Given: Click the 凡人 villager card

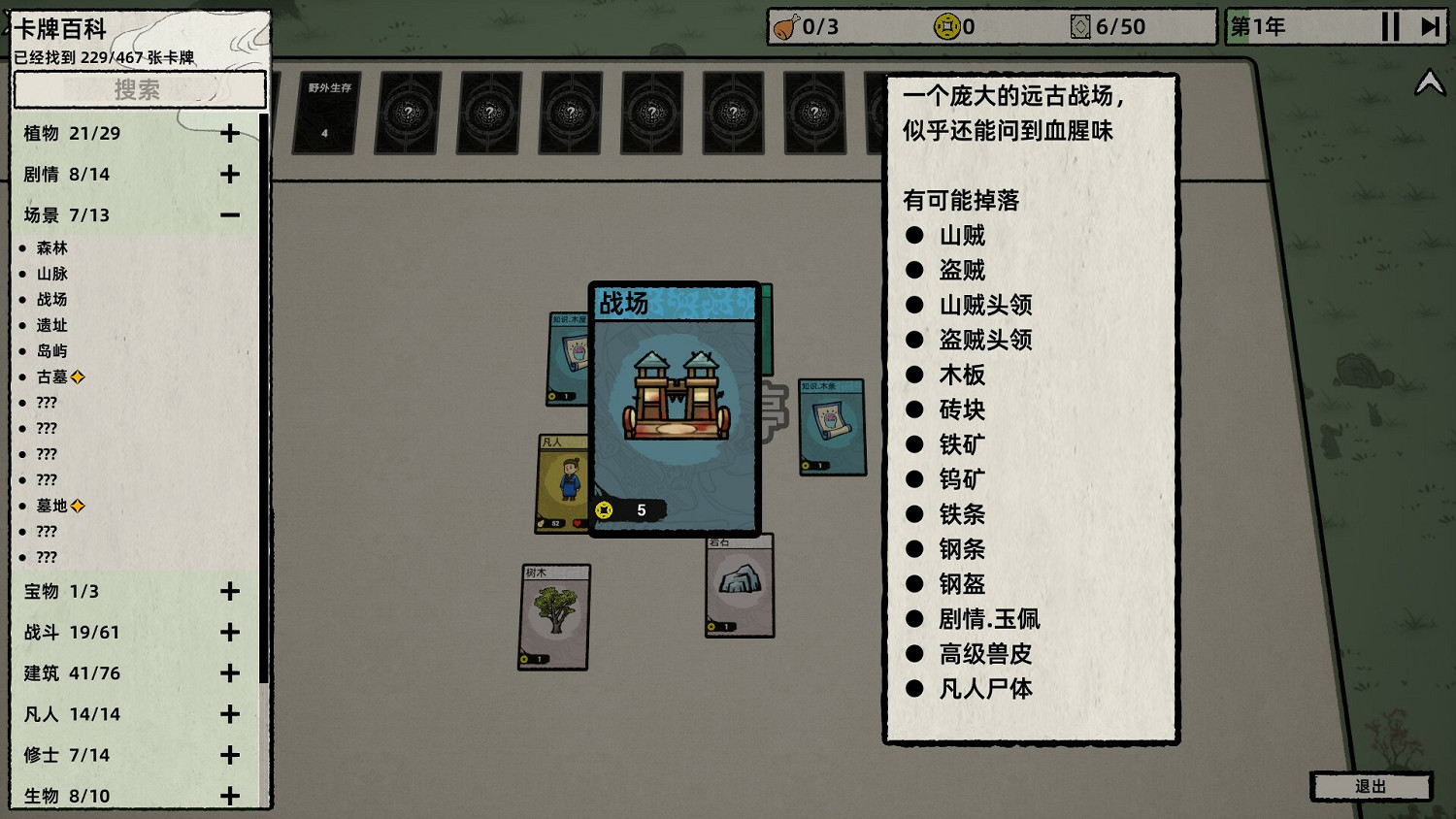Looking at the screenshot, I should (x=563, y=480).
